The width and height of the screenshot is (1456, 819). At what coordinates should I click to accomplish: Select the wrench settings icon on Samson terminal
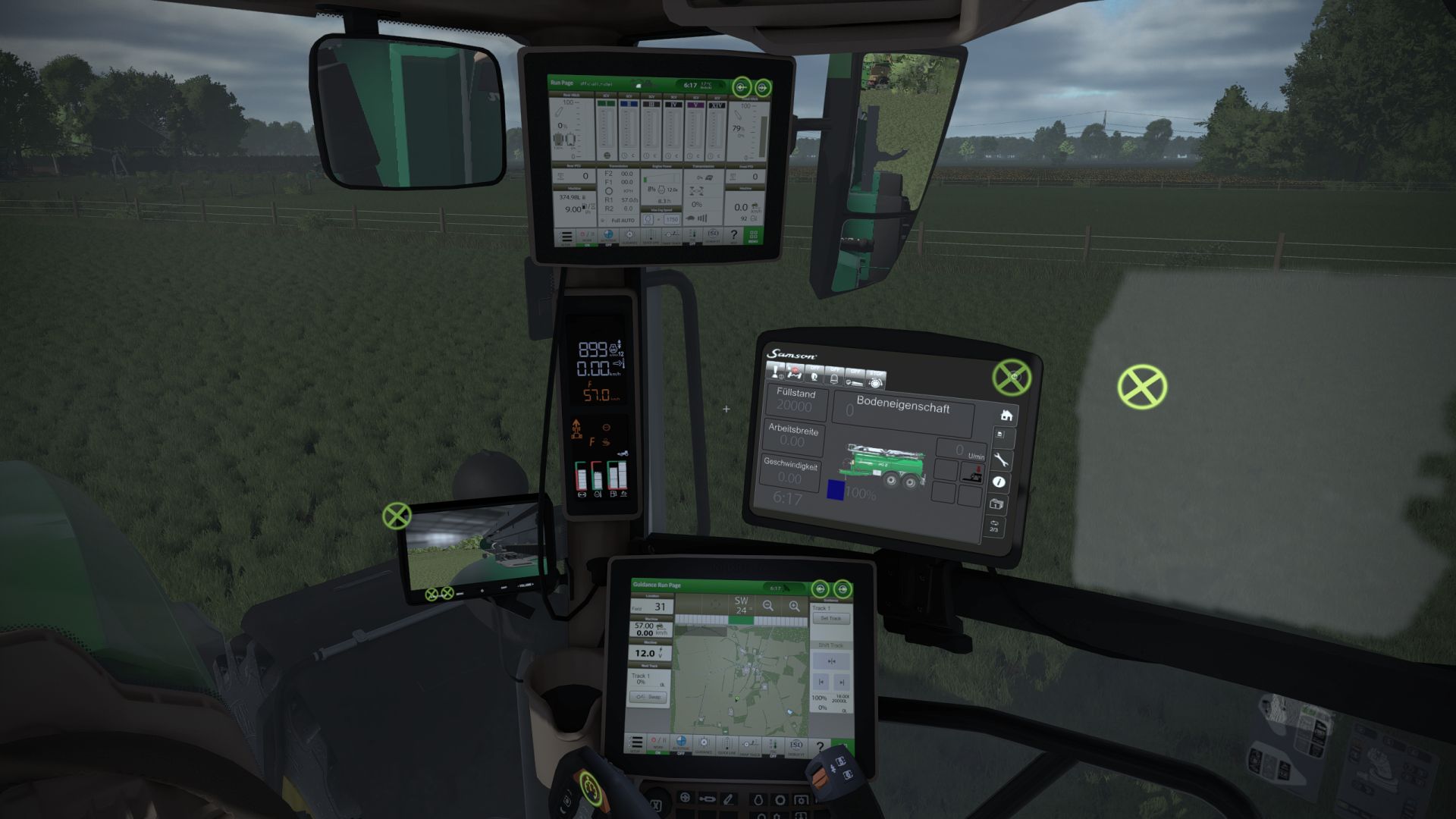1001,460
